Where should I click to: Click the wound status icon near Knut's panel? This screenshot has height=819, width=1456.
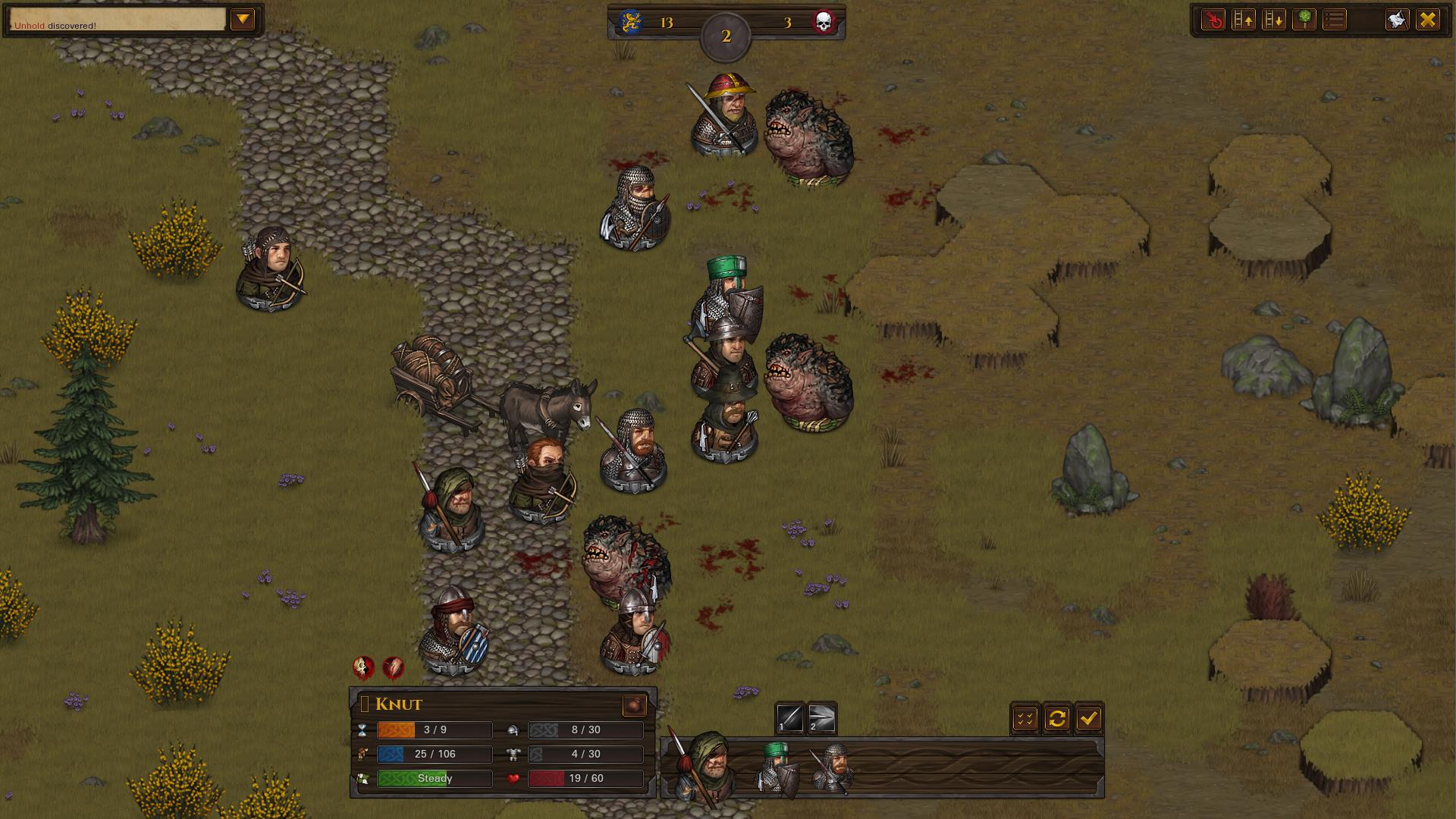pos(392,668)
